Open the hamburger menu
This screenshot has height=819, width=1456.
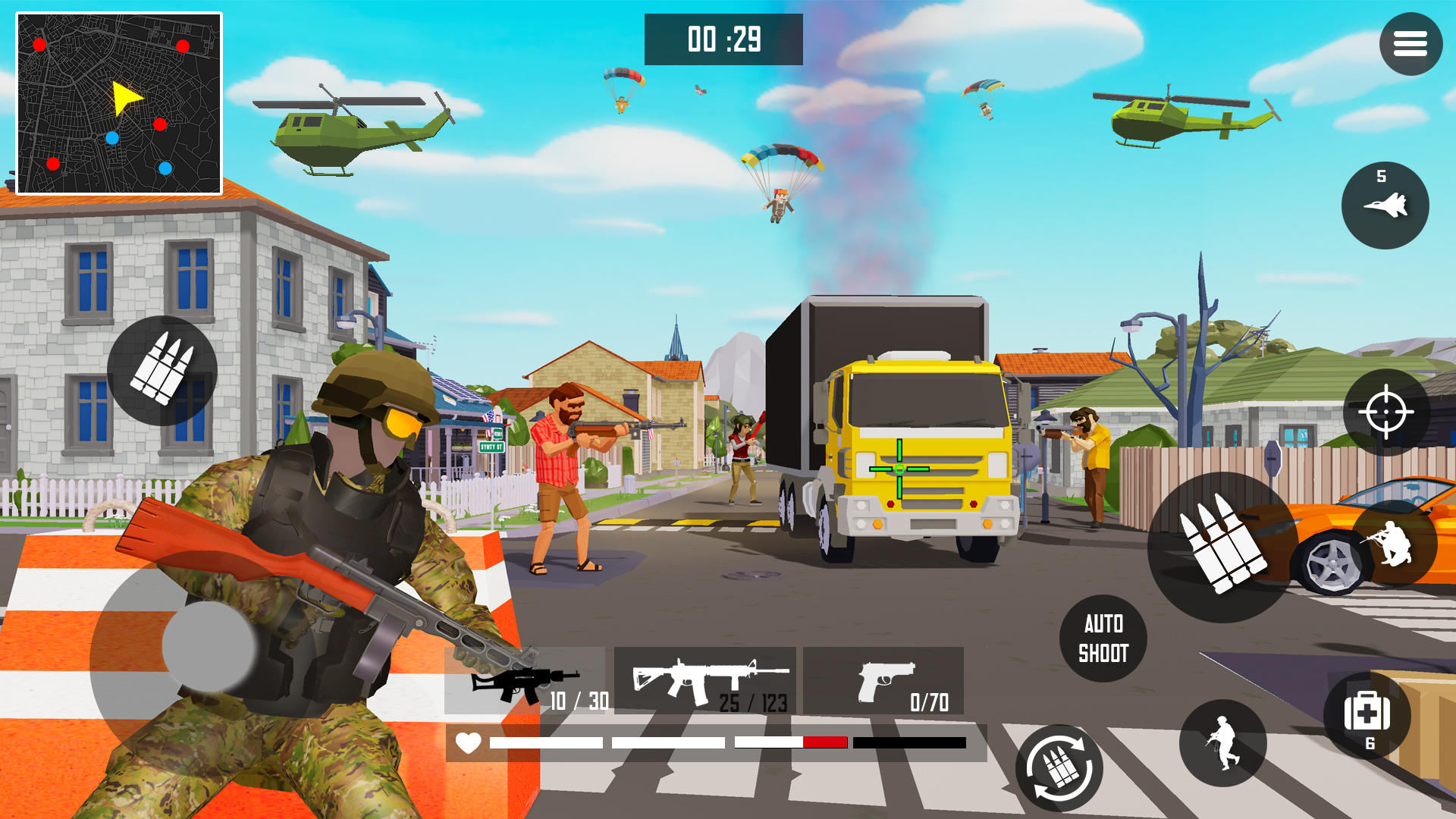click(1410, 43)
